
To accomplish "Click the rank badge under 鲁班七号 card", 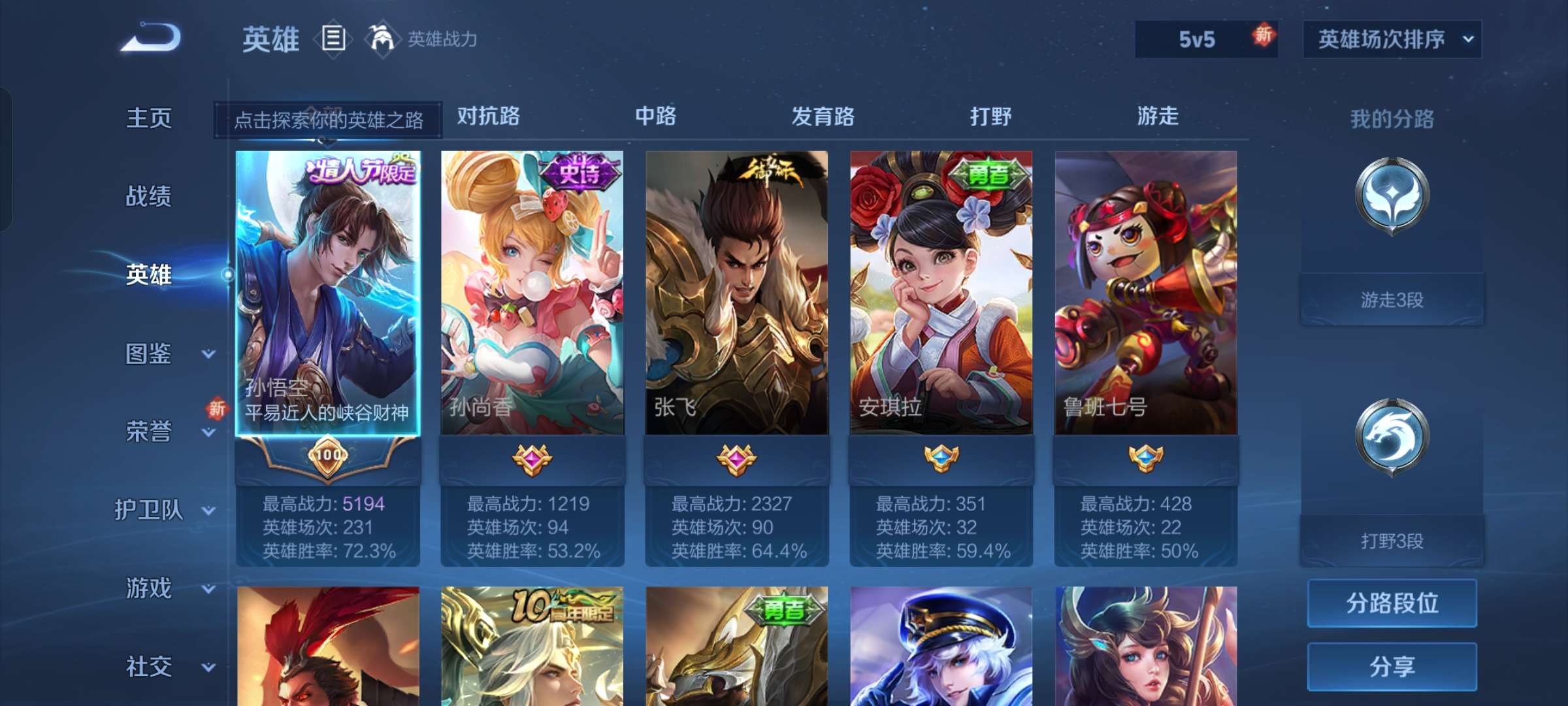I will tap(1147, 460).
